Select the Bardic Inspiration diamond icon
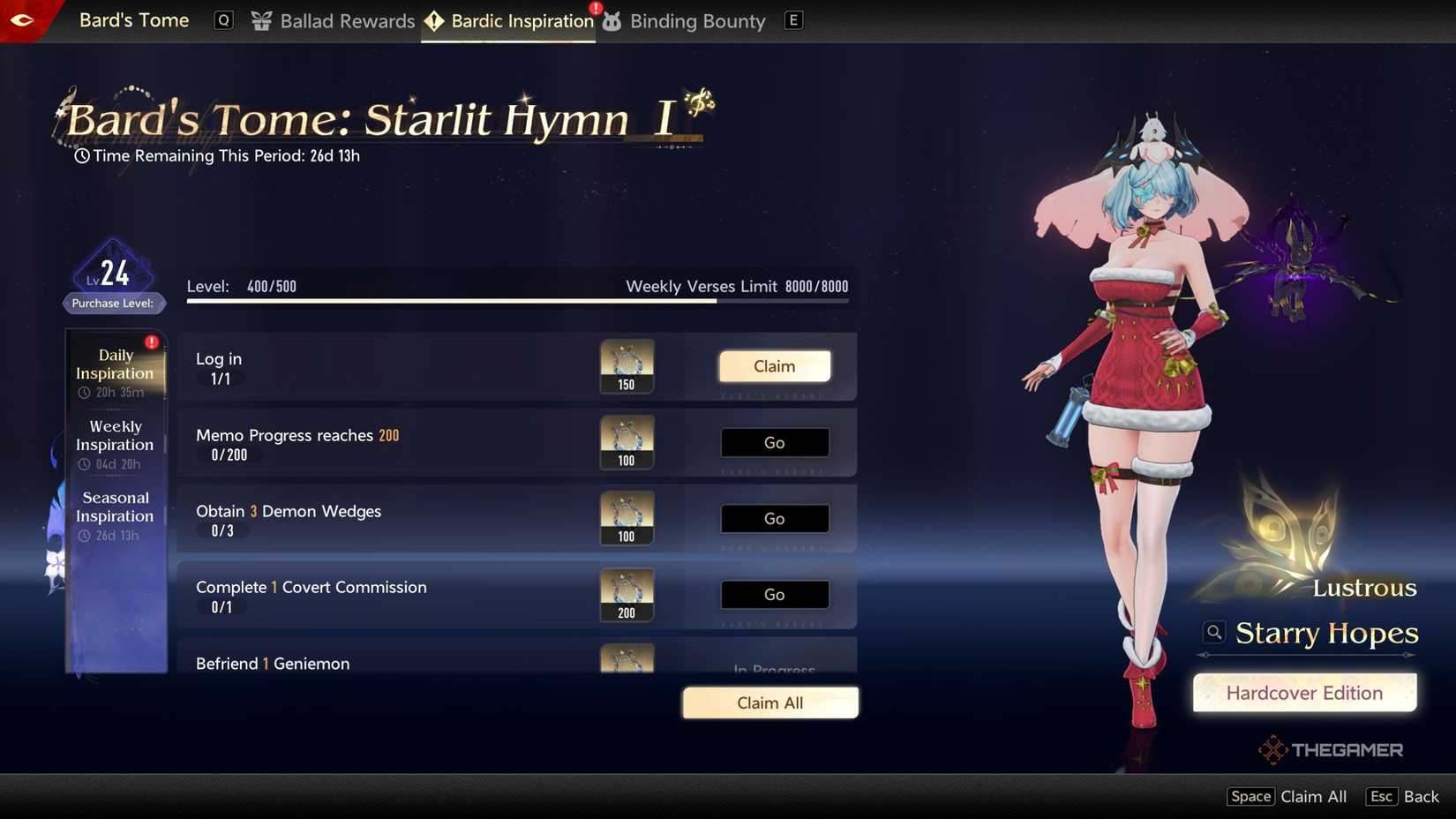This screenshot has width=1456, height=819. click(x=433, y=20)
